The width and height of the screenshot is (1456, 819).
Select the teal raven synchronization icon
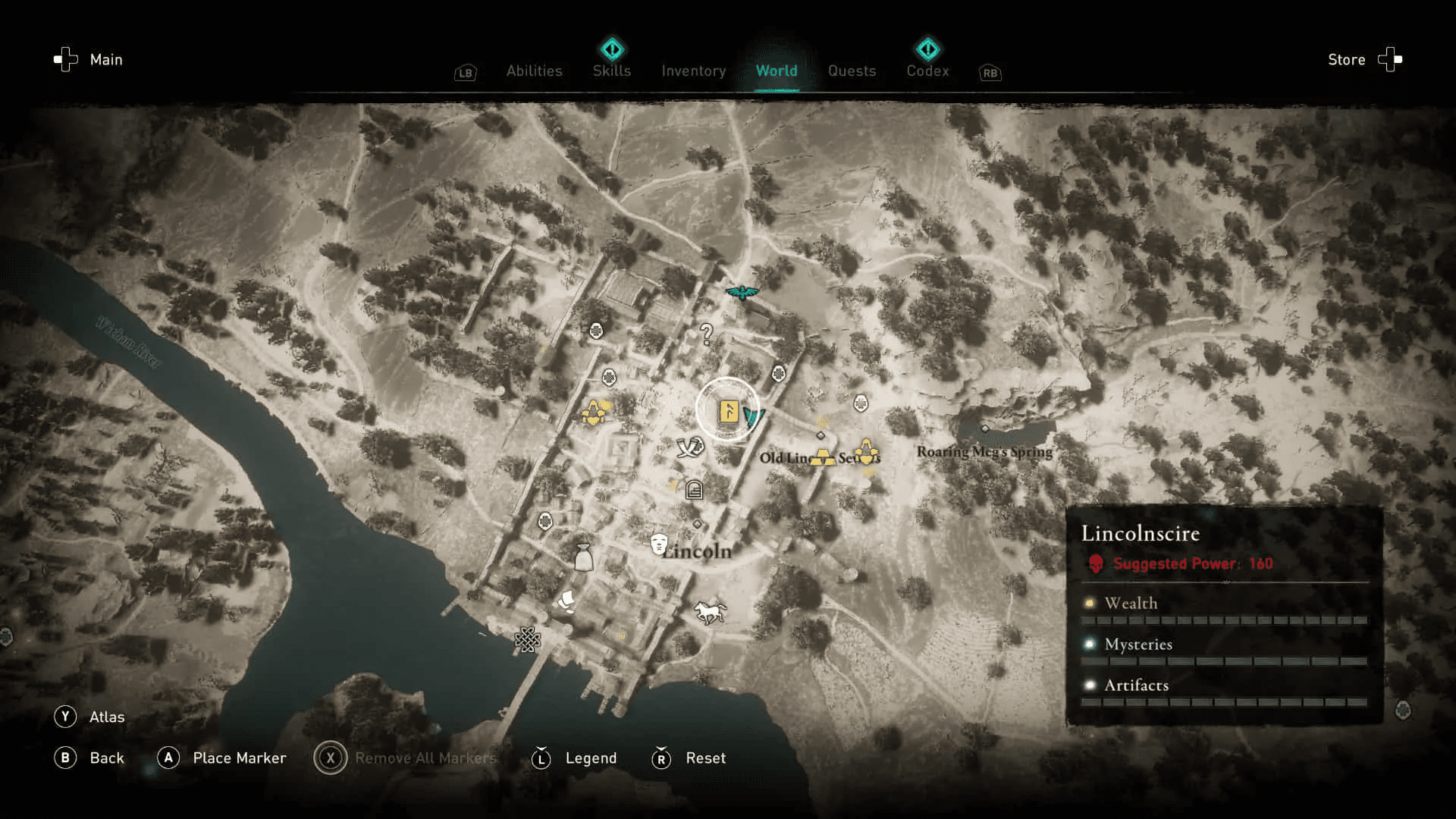tap(742, 290)
